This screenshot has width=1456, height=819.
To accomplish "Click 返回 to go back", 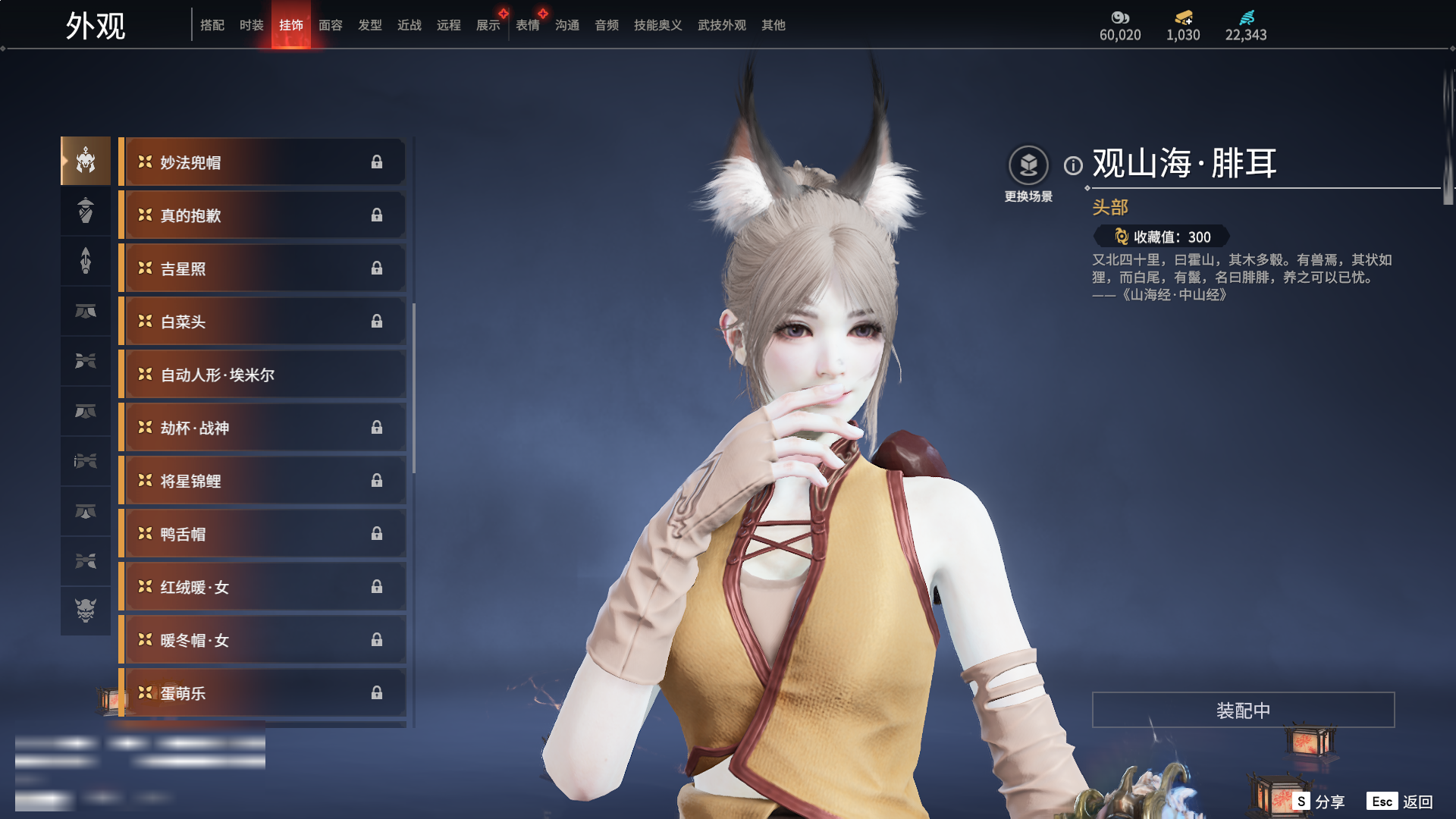I will (x=1401, y=802).
